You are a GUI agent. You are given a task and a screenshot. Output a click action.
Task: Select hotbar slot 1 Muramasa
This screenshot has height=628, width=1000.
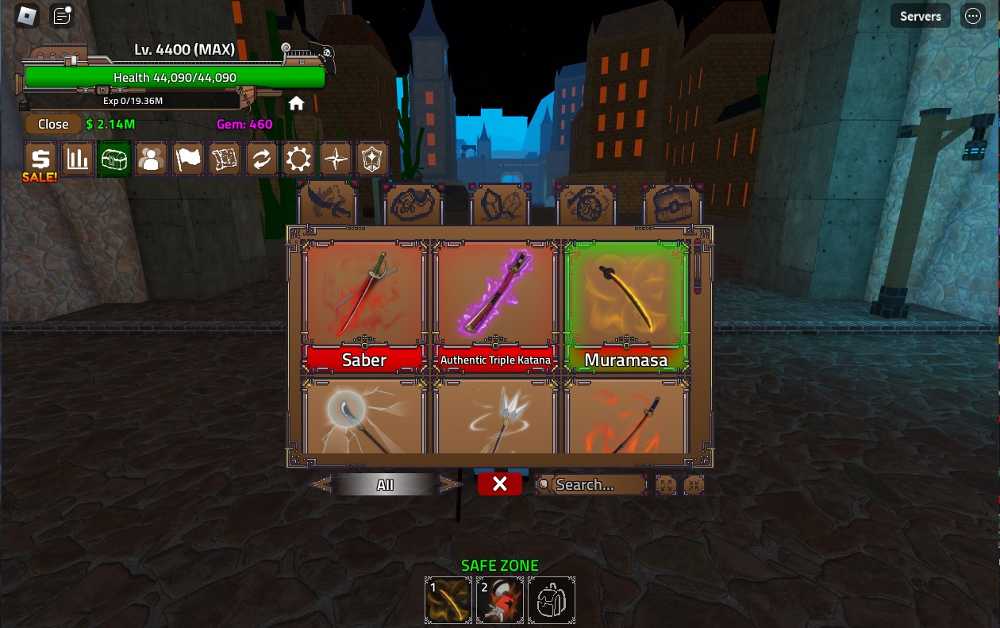click(x=447, y=599)
